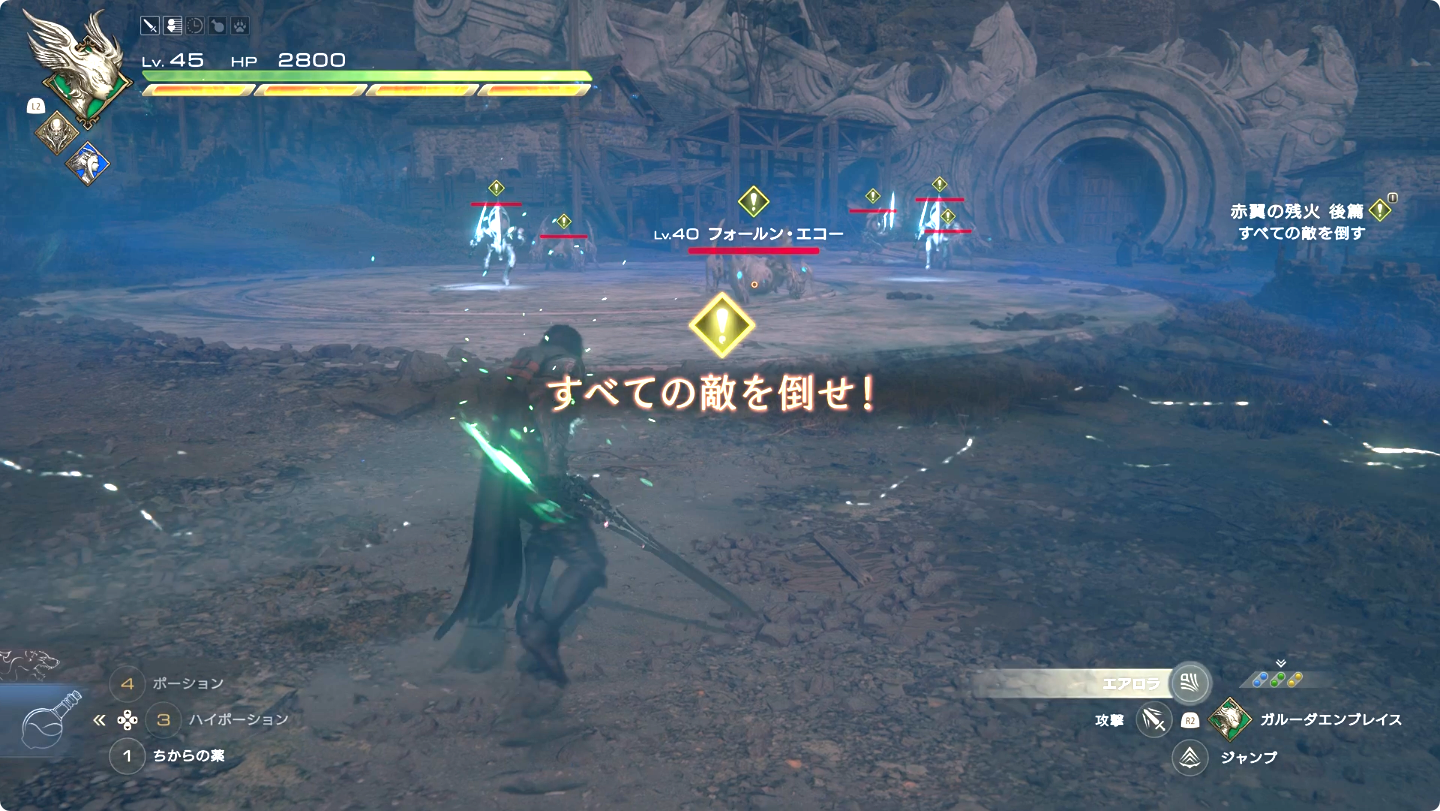Viewport: 1440px width, 811px height.
Task: Activate the 攻撃 sword attack icon
Action: 1153,719
